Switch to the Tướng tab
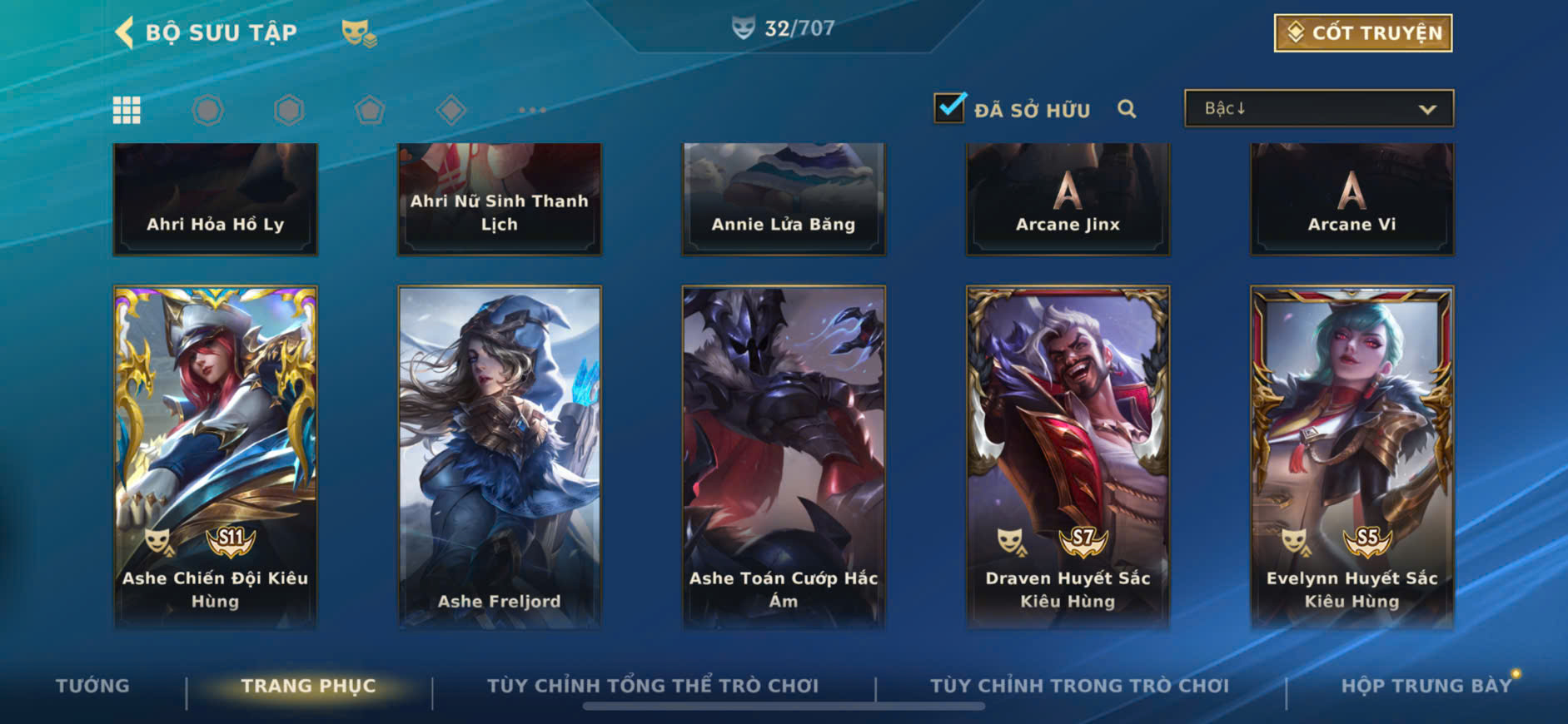1568x724 pixels. point(92,686)
